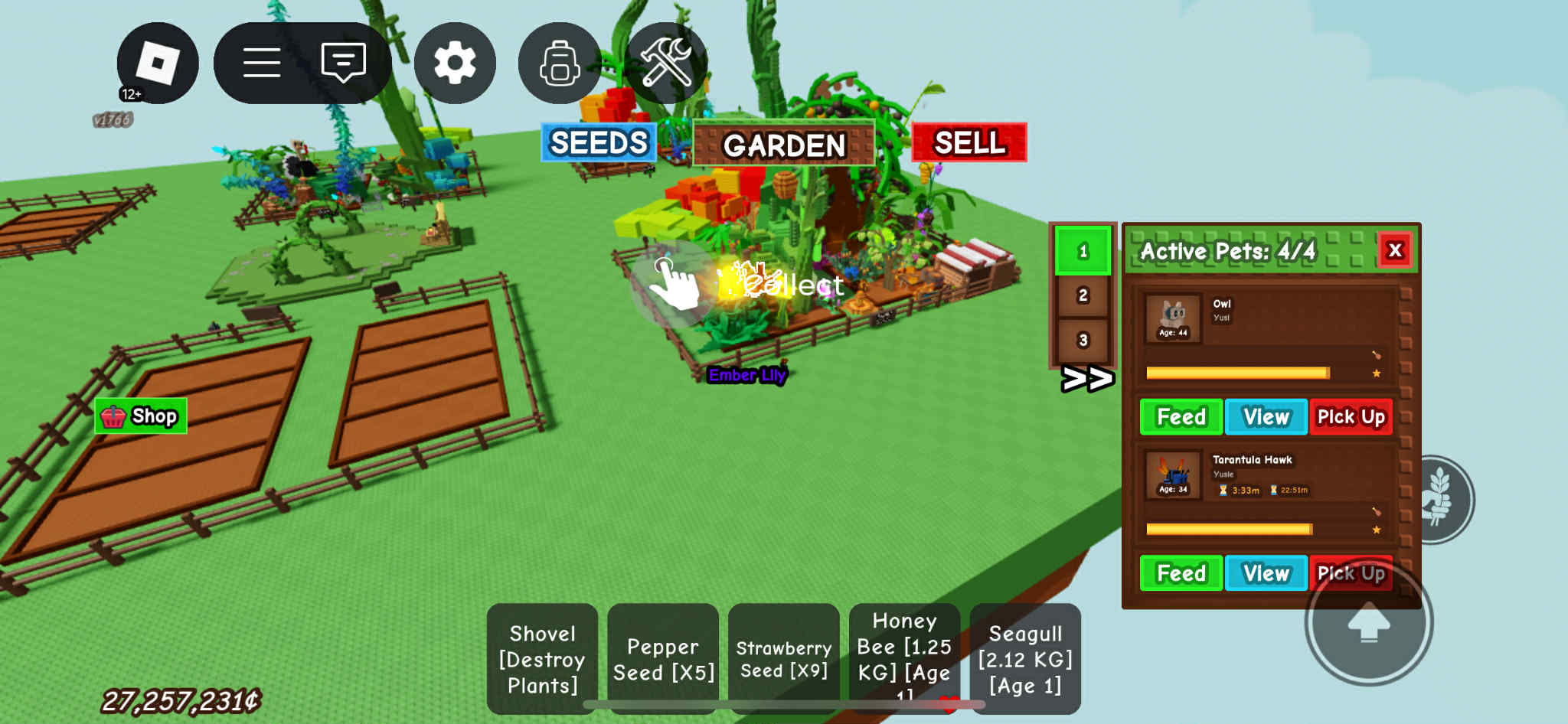This screenshot has height=724, width=1568.
Task: Open the chat bubble icon
Action: click(x=343, y=63)
